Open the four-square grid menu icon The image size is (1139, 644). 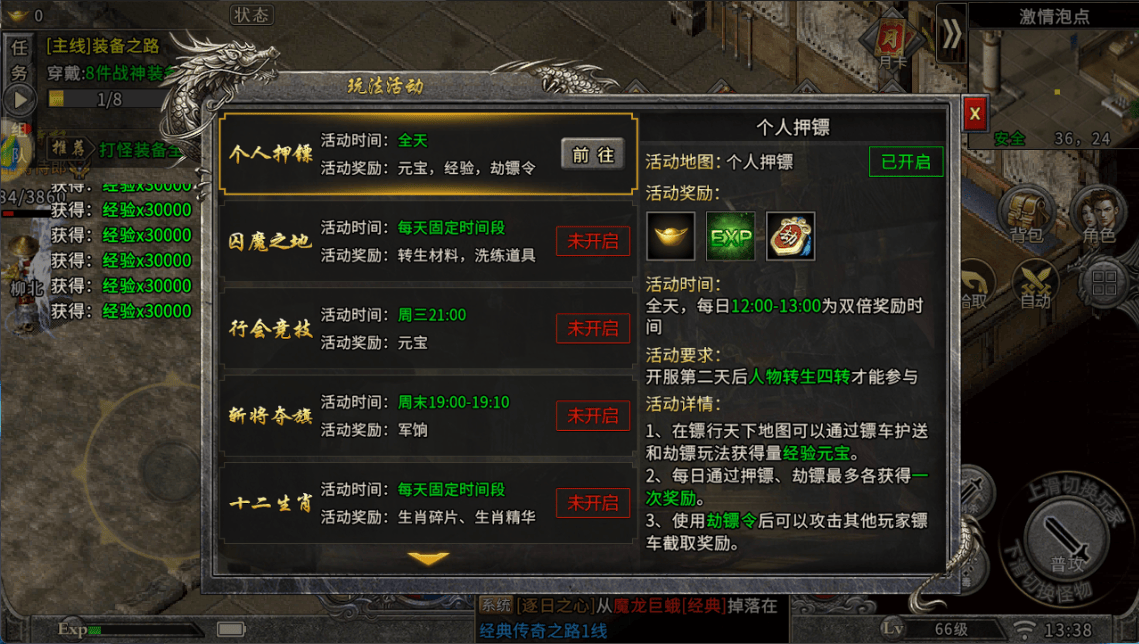tap(1104, 283)
